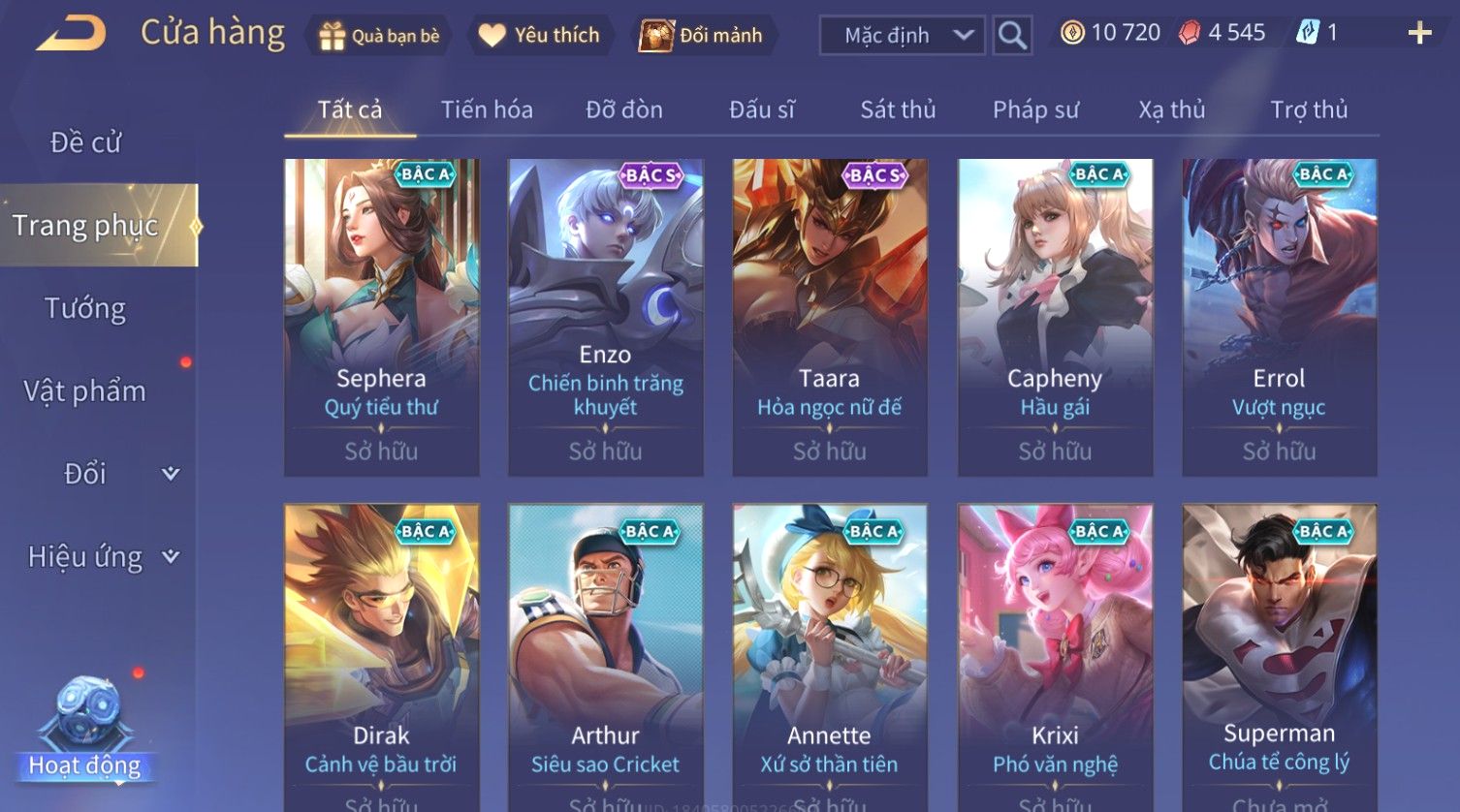The width and height of the screenshot is (1460, 812).
Task: Show the Đỡ đòn skin category
Action: click(x=624, y=109)
